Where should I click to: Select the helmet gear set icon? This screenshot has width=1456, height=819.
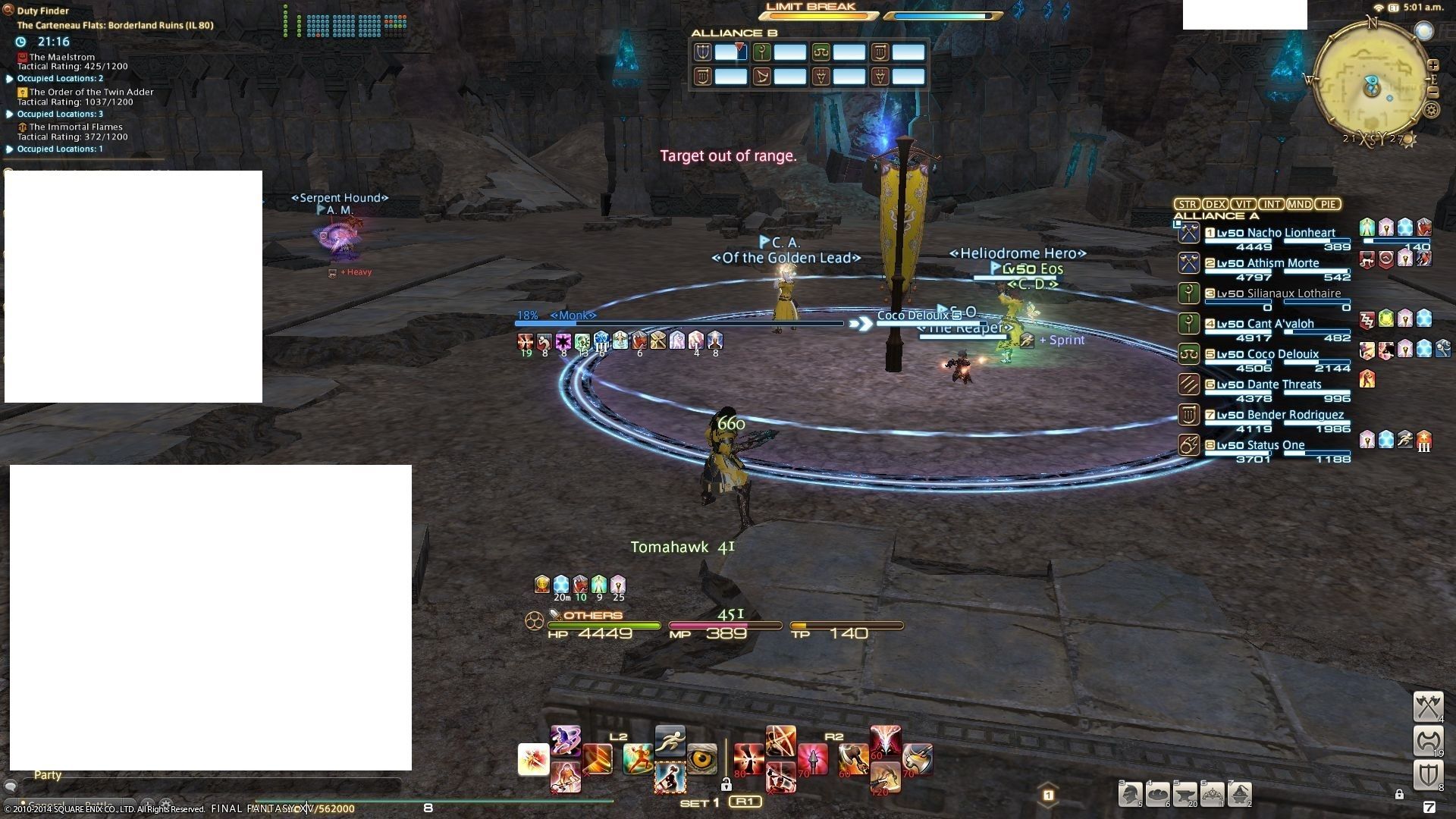pos(1130,793)
